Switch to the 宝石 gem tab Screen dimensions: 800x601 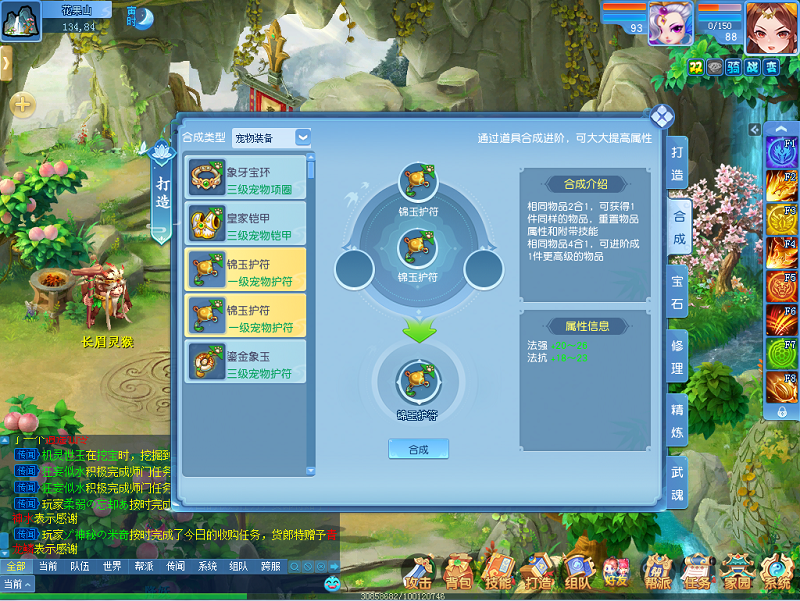(x=678, y=290)
